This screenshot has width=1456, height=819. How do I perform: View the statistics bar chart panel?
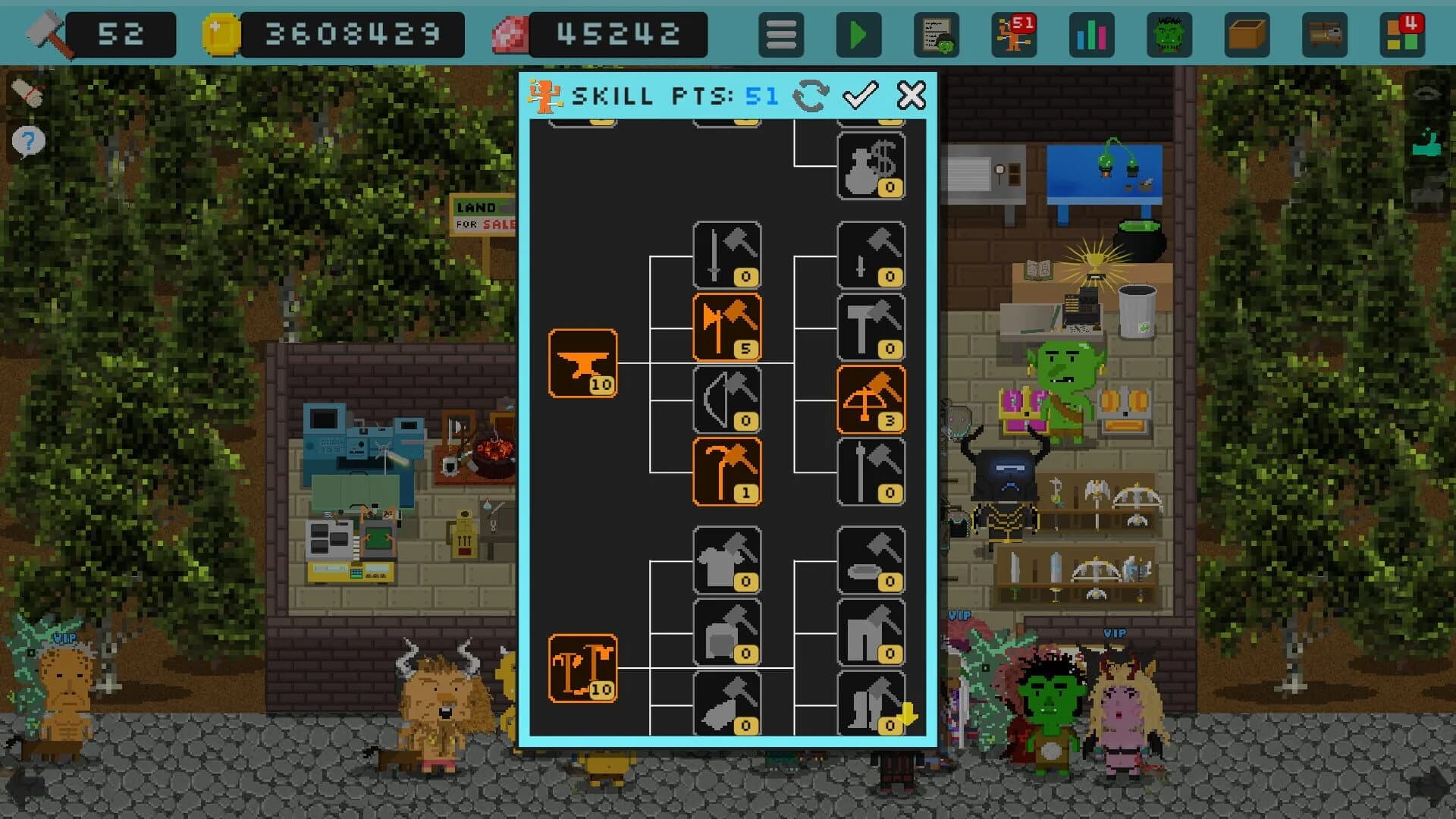(x=1090, y=33)
